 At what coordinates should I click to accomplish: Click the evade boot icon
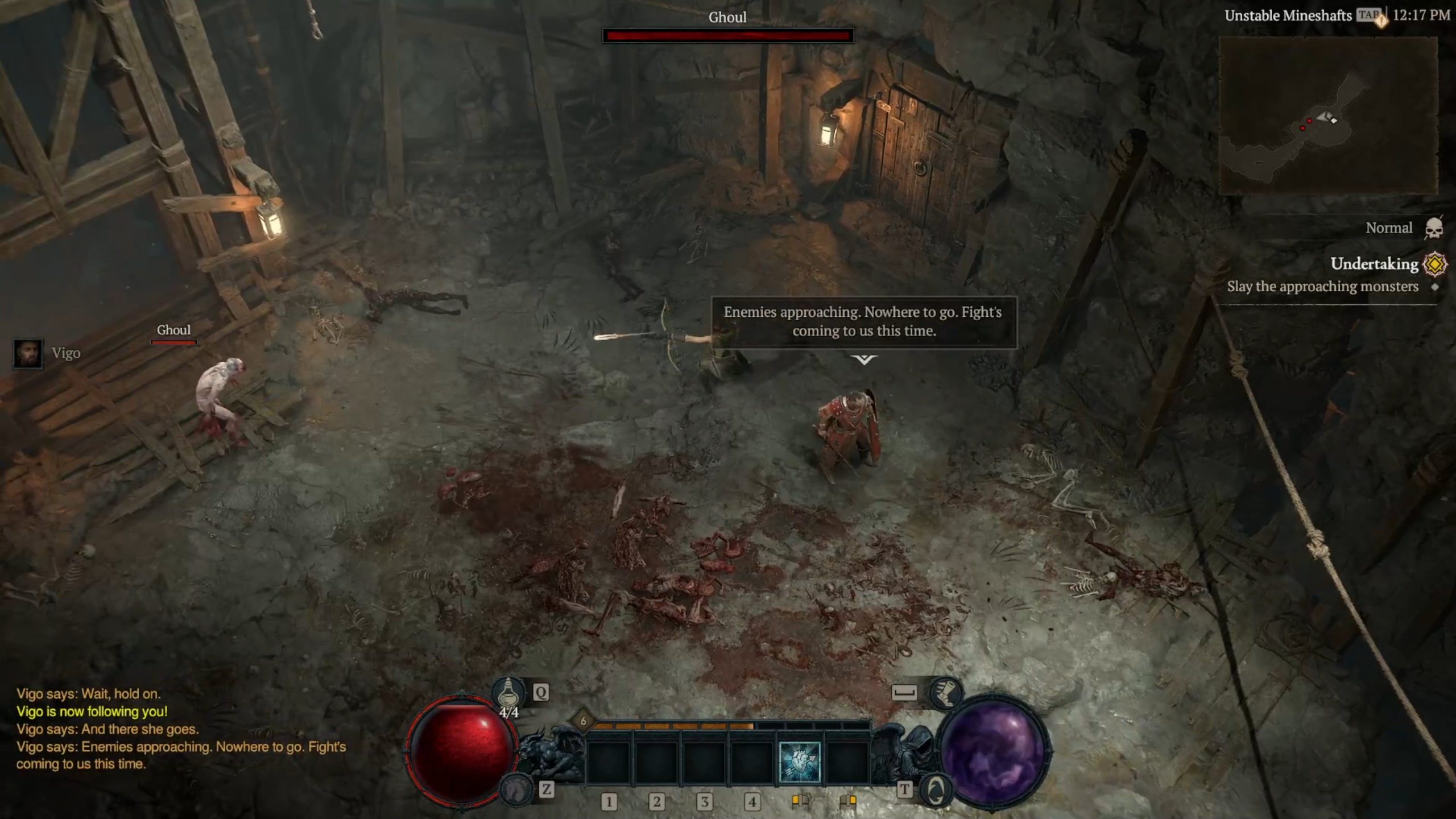pos(945,693)
